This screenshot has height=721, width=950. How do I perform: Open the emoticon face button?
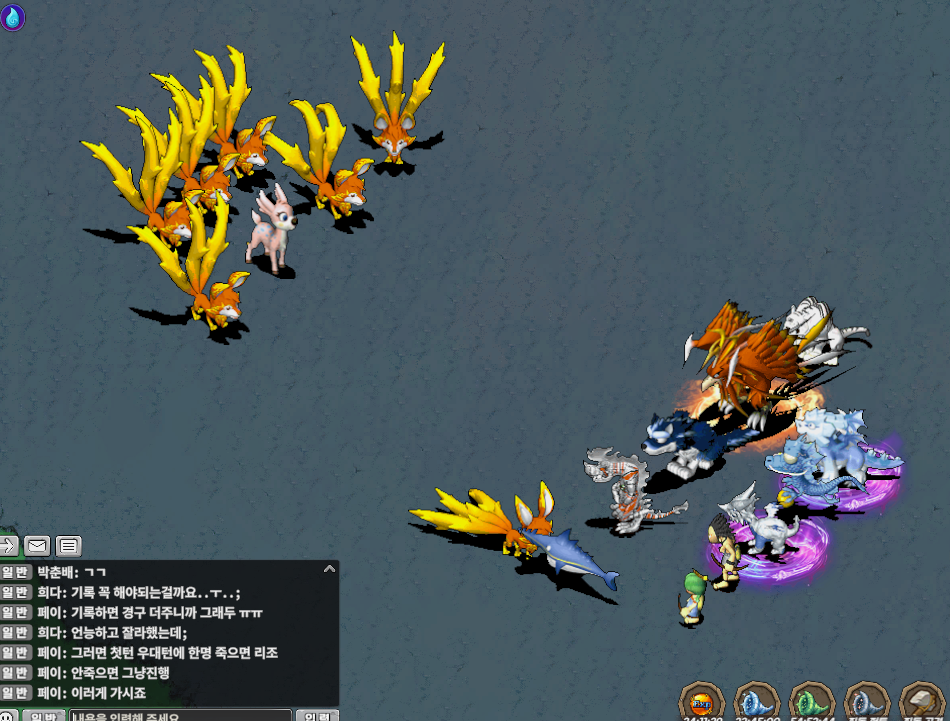6,716
